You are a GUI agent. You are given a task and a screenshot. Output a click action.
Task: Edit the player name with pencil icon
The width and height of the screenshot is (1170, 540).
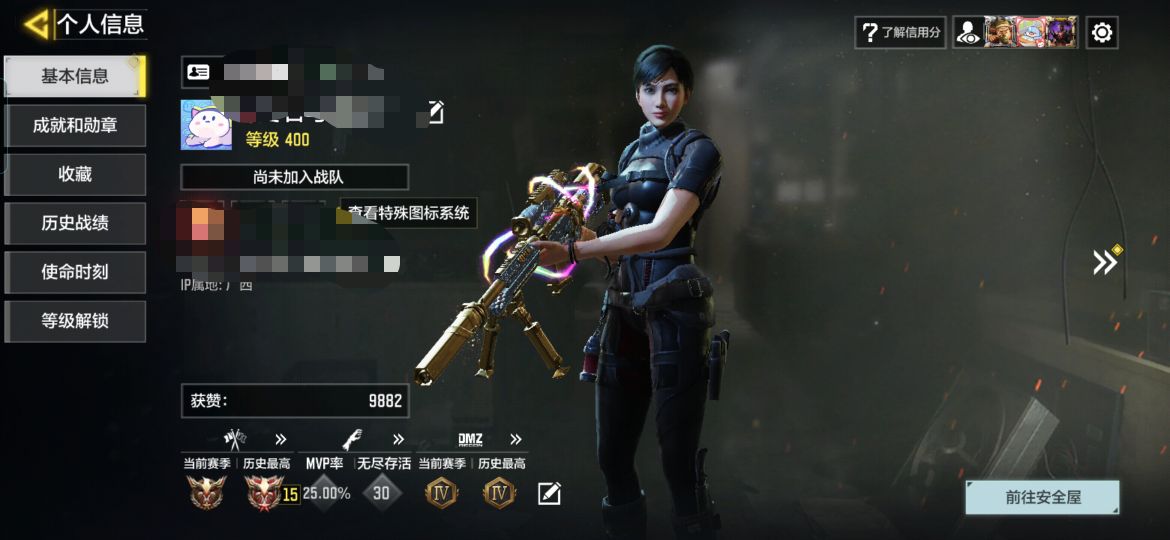coord(435,112)
